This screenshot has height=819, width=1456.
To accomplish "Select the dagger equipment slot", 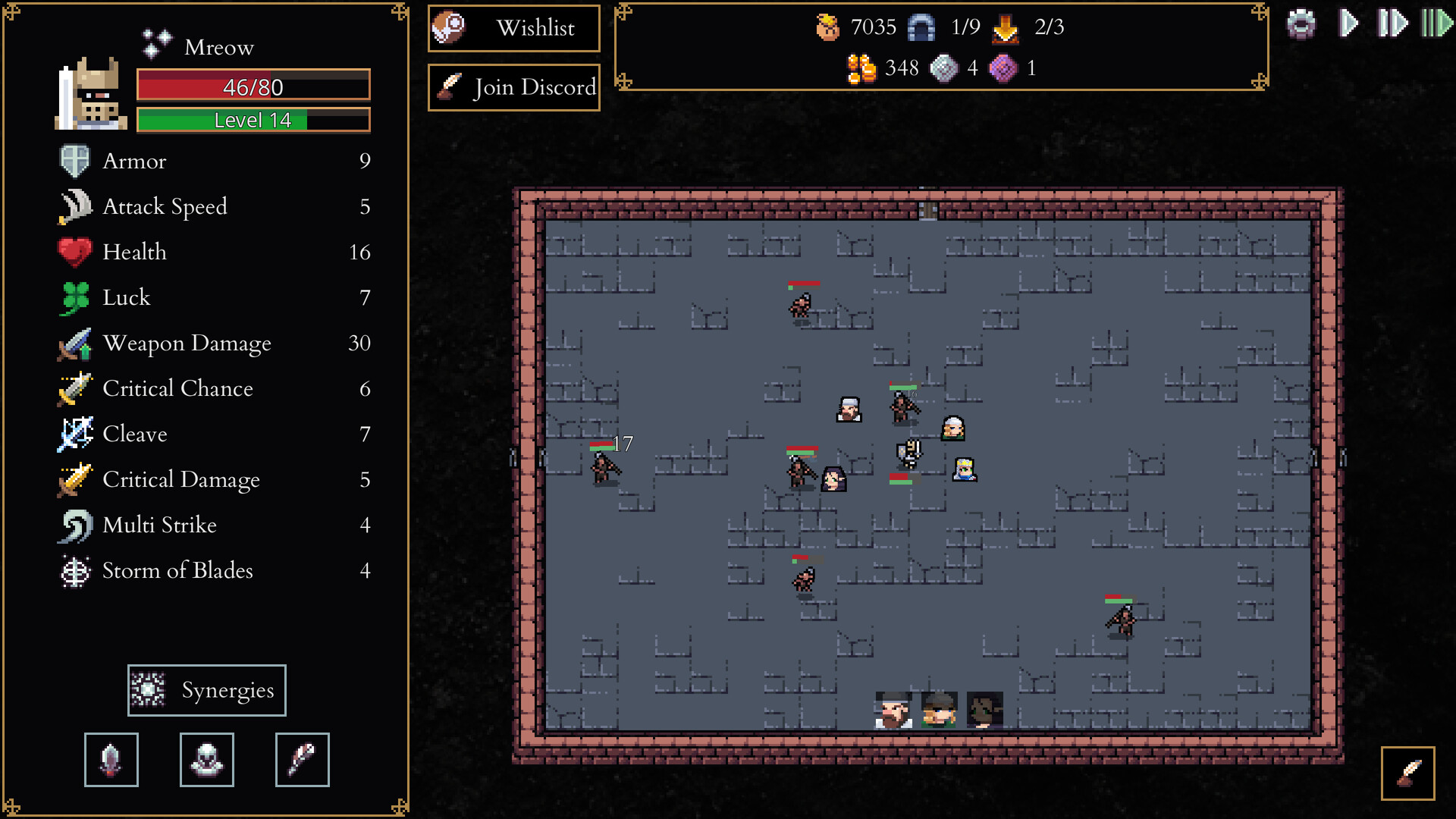I will (111, 759).
